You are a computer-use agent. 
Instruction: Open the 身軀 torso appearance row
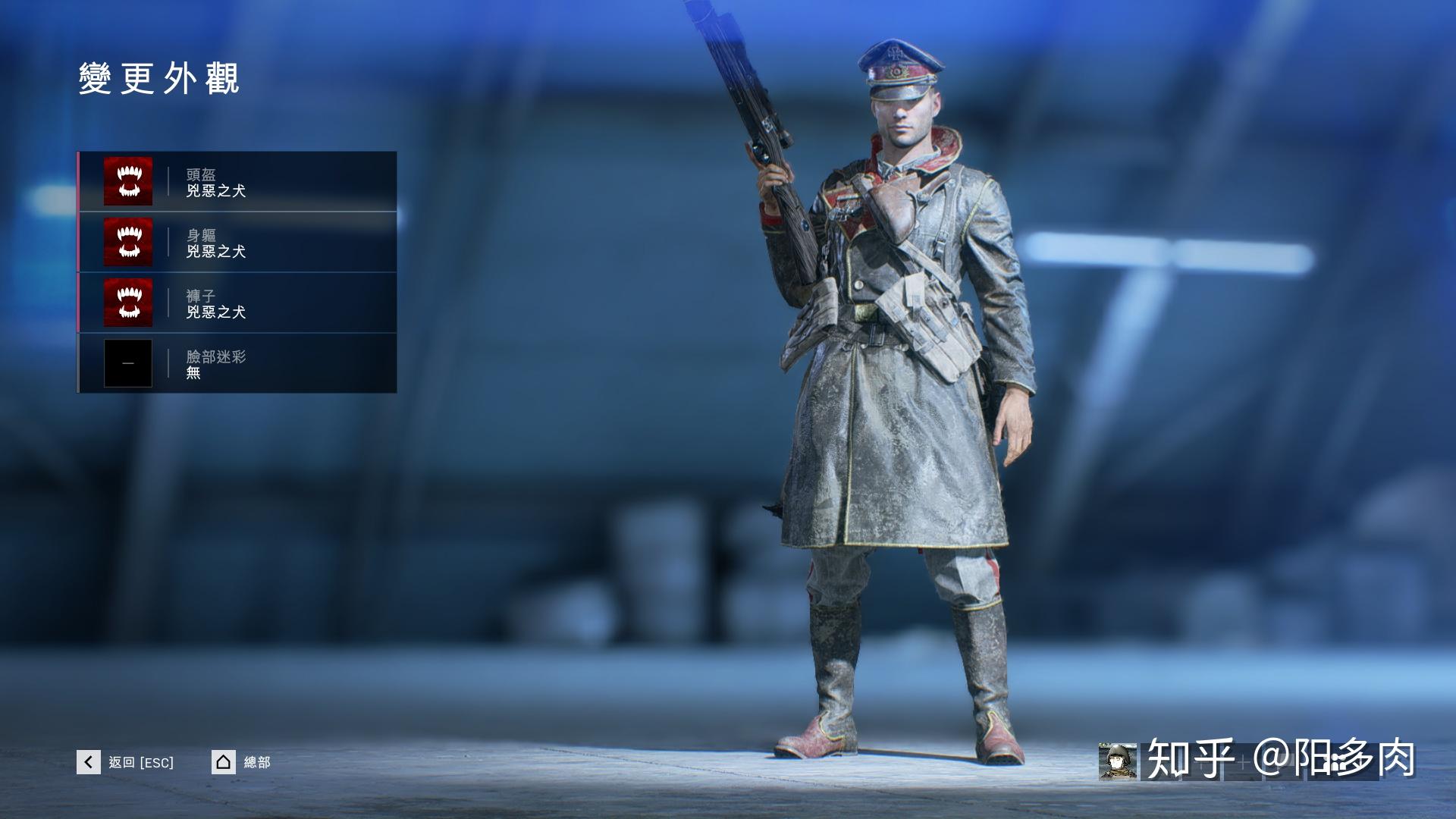click(x=237, y=243)
